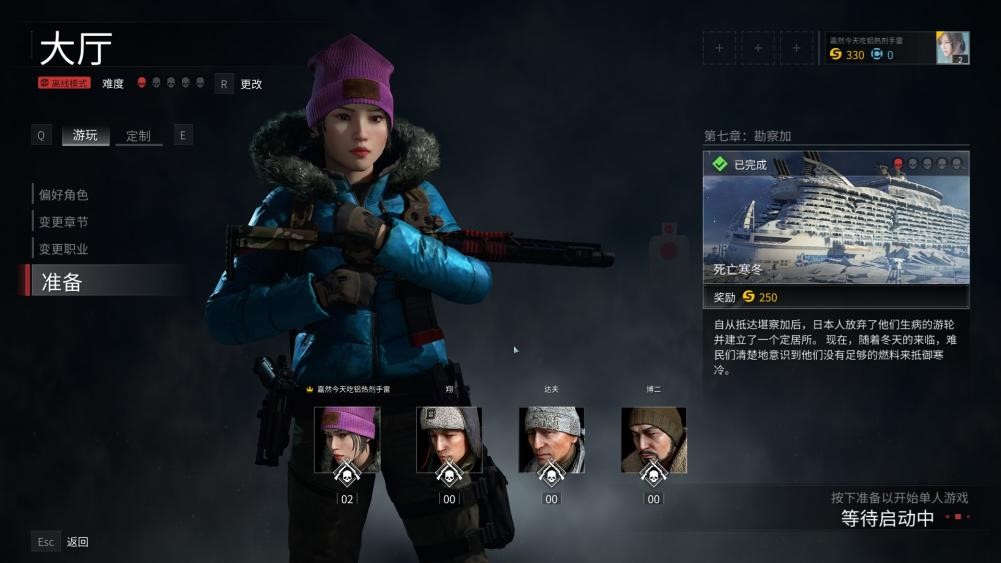Select the 翔 squad member portrait
The width and height of the screenshot is (1001, 563).
pyautogui.click(x=449, y=439)
